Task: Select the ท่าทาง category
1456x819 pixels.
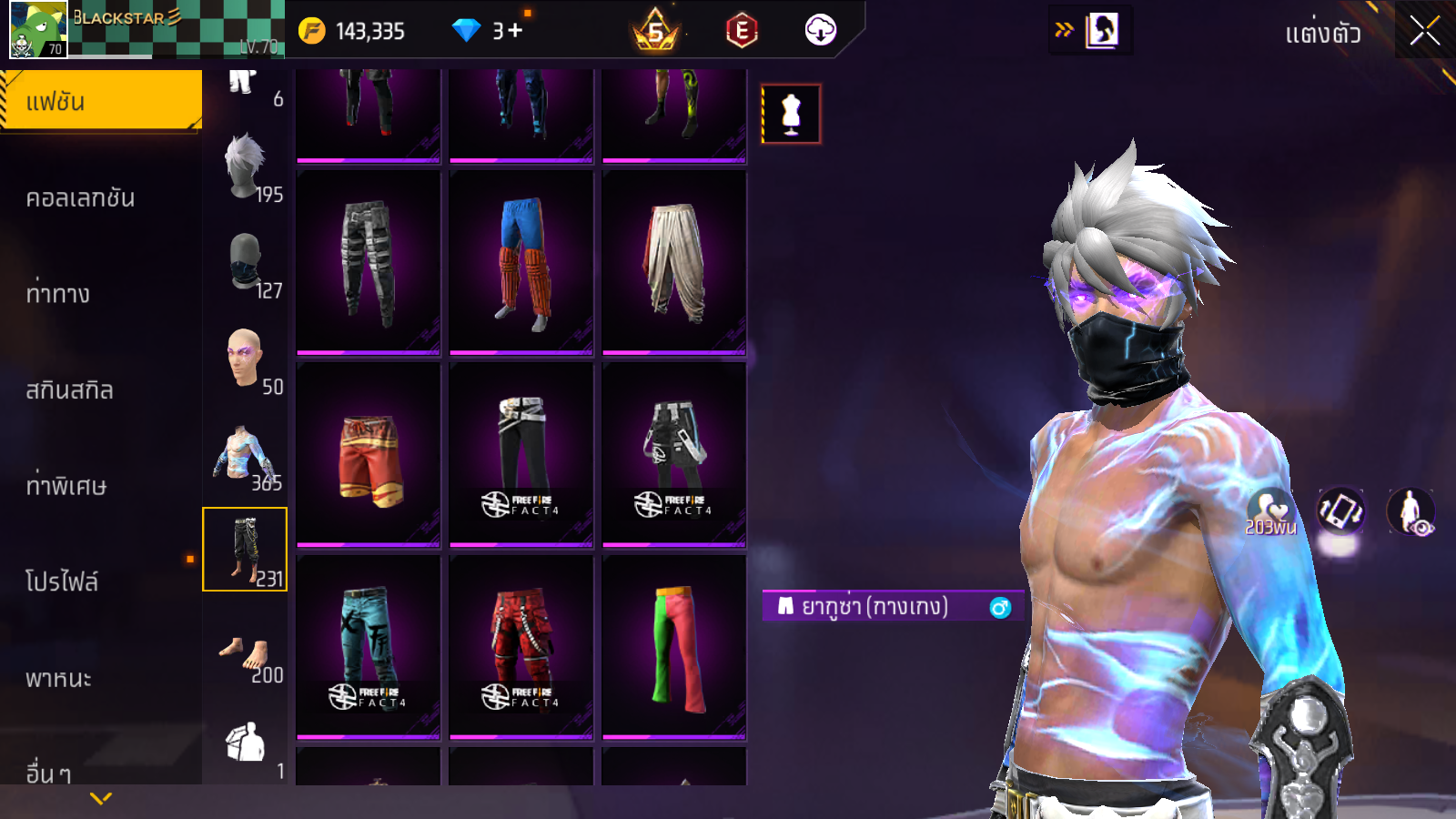Action: click(58, 294)
